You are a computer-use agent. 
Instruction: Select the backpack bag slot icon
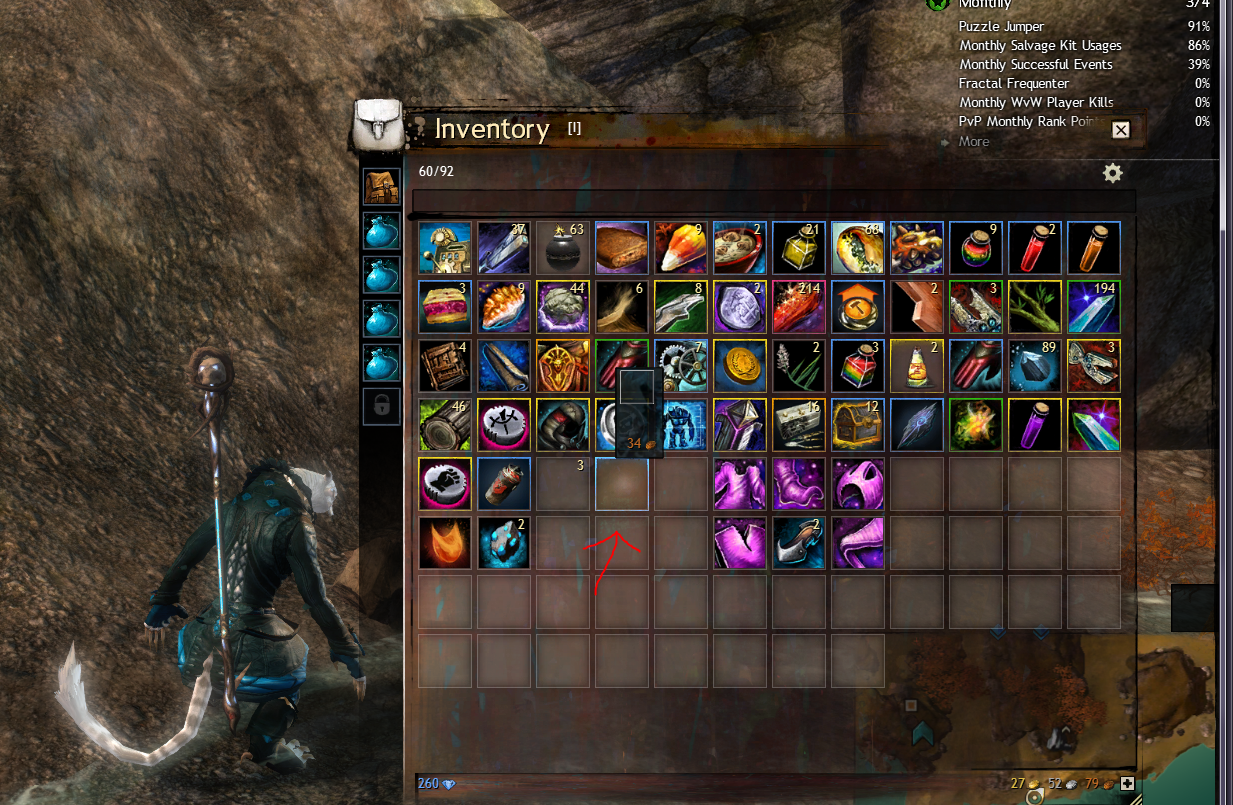[381, 186]
